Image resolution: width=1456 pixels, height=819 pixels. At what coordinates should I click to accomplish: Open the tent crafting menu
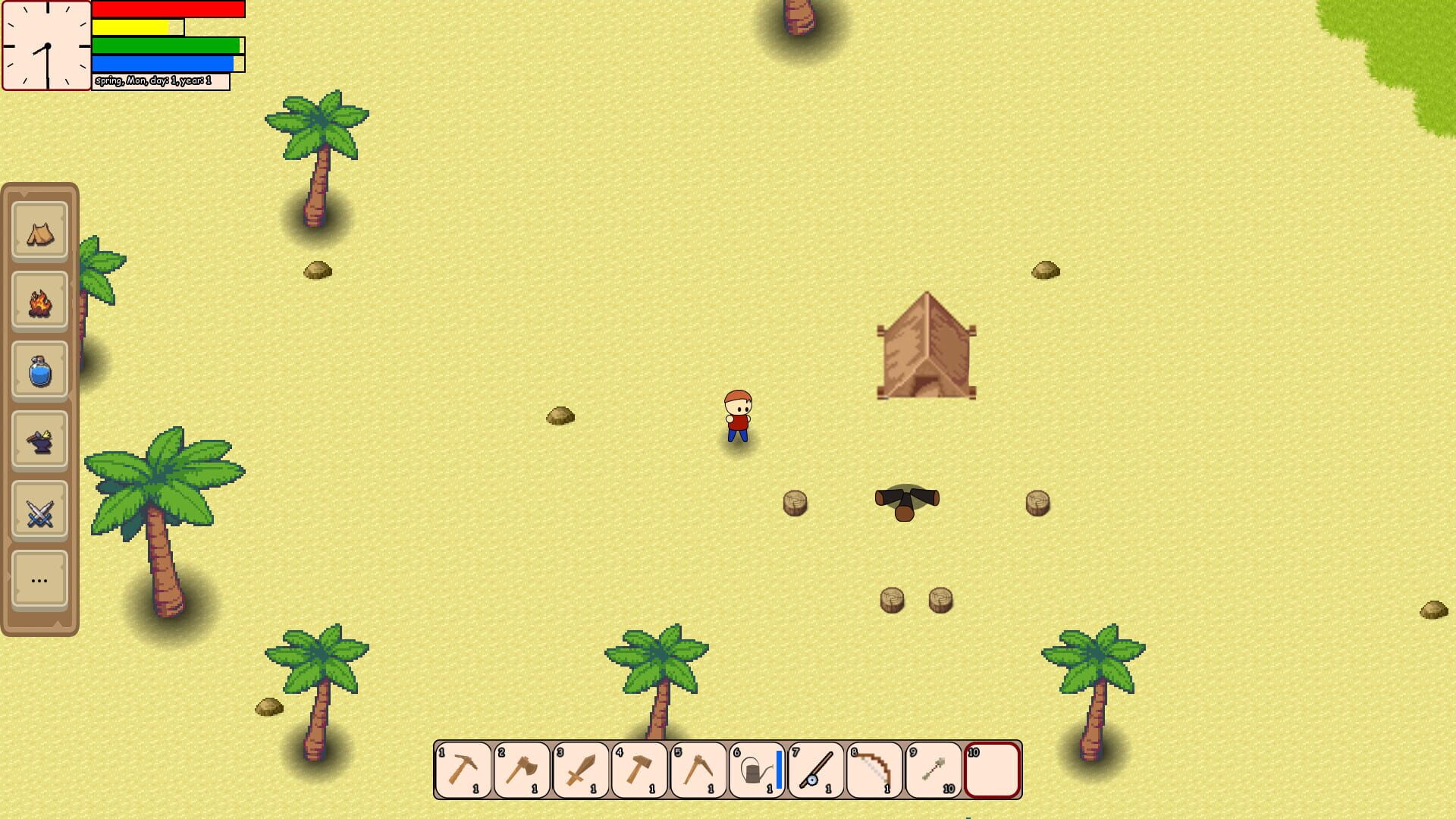[39, 232]
